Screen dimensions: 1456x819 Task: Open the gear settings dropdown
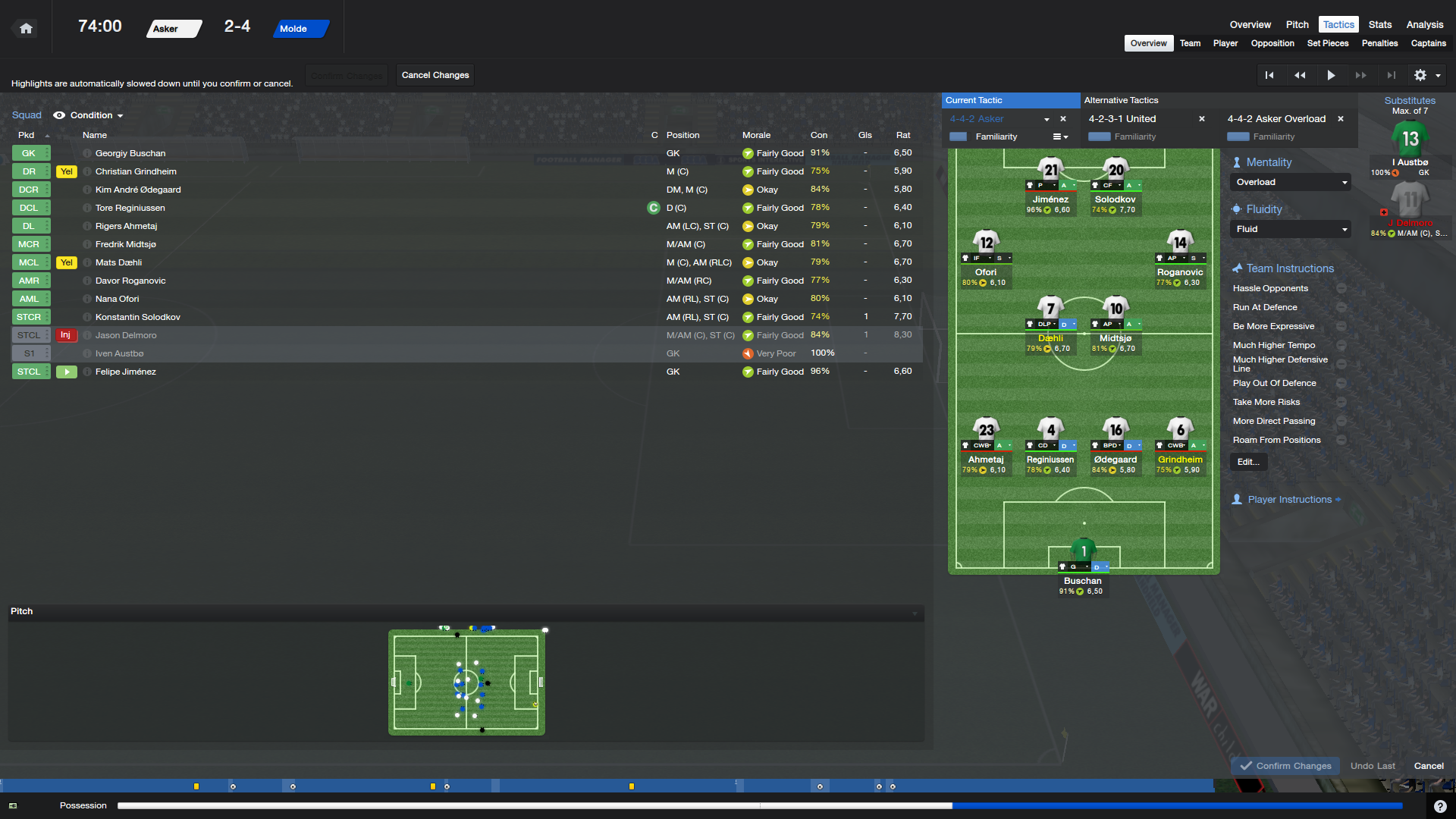[x=1426, y=75]
